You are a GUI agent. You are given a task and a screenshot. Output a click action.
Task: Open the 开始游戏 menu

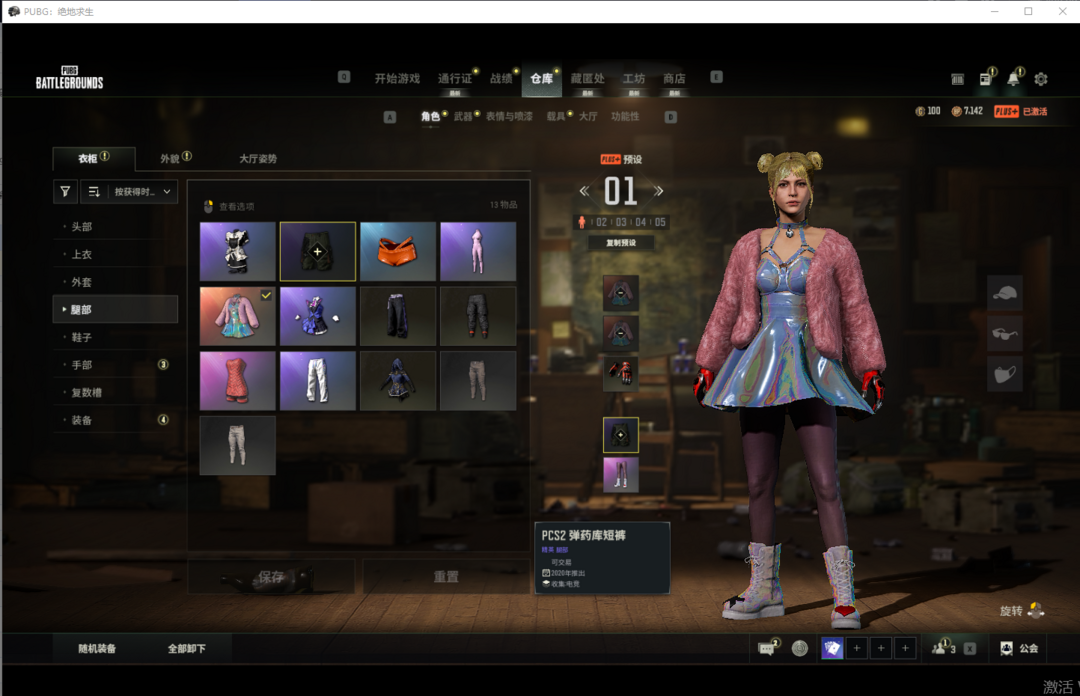(x=397, y=79)
